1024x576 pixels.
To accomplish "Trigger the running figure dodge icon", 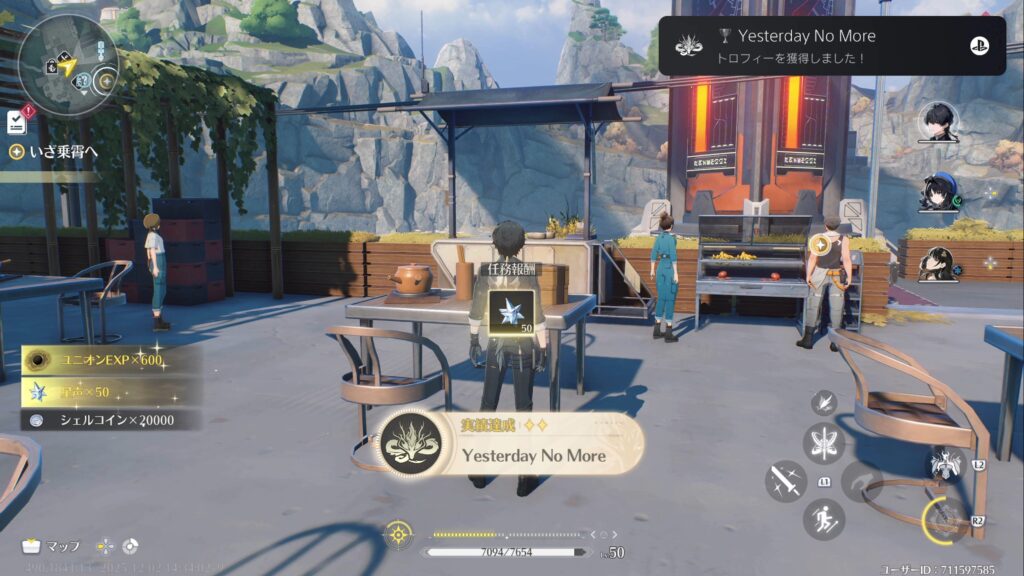I will point(824,519).
